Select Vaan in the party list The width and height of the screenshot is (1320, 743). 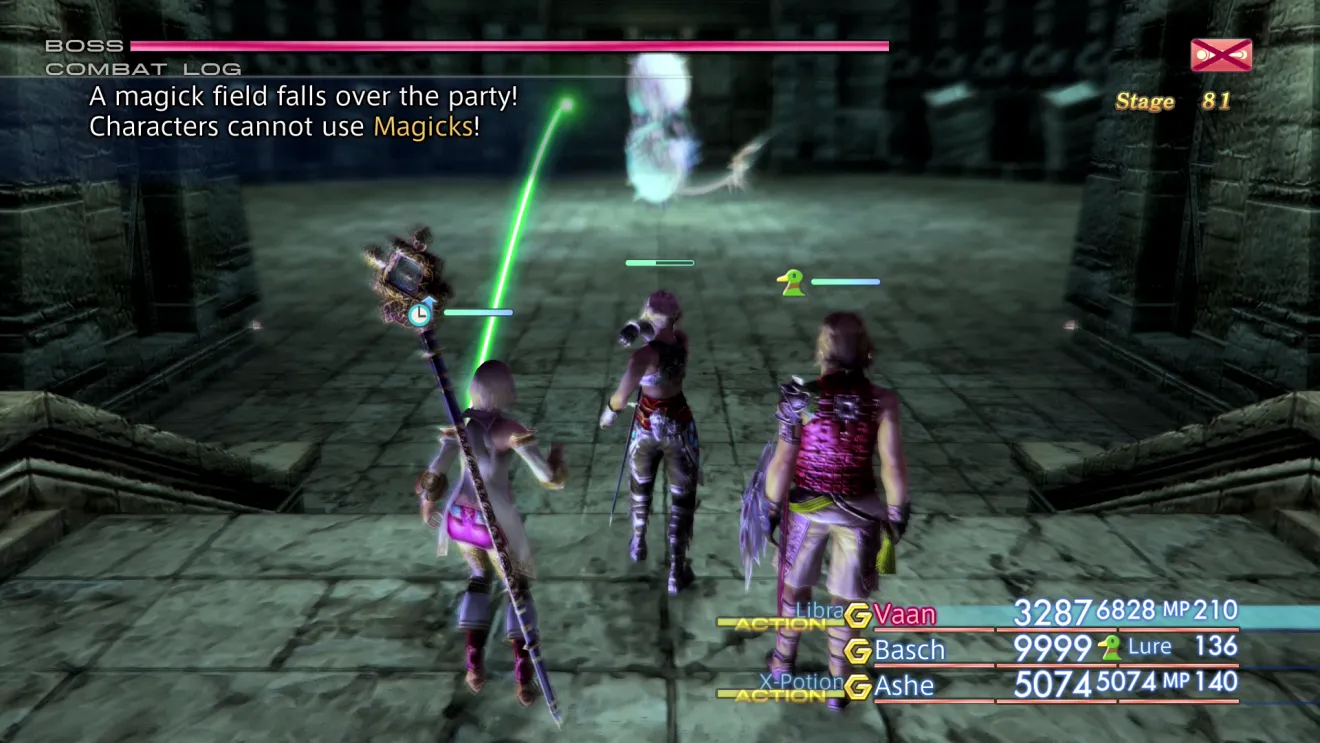[x=905, y=614]
